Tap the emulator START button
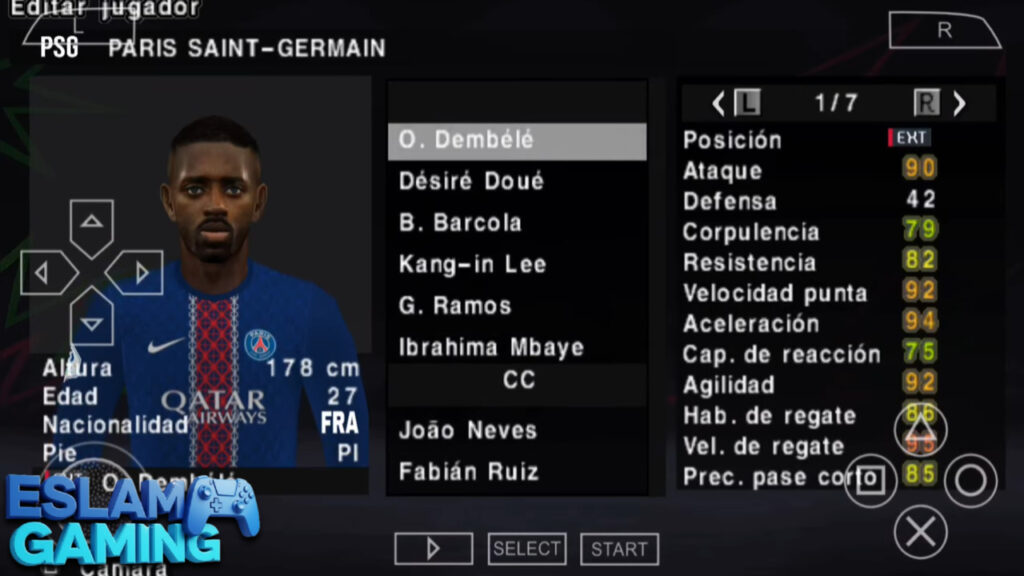The height and width of the screenshot is (576, 1024). [x=619, y=549]
